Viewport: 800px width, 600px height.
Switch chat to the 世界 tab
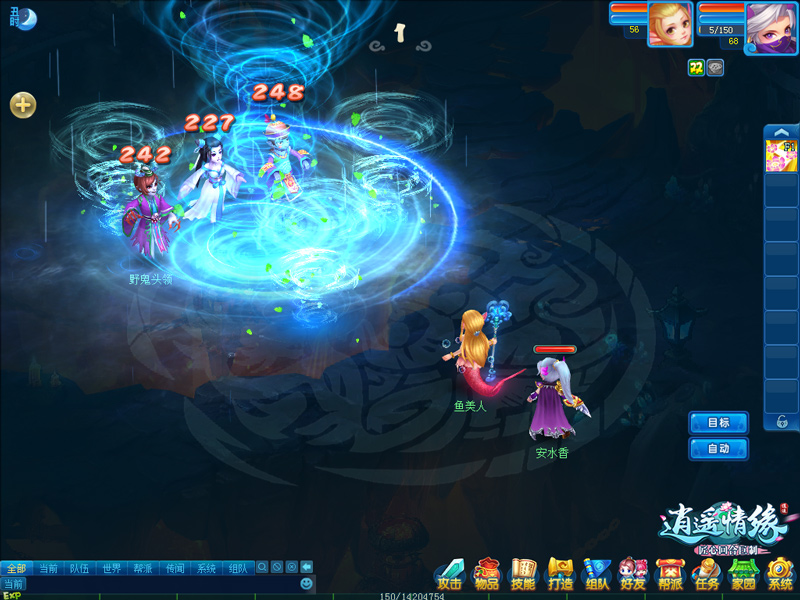(111, 568)
